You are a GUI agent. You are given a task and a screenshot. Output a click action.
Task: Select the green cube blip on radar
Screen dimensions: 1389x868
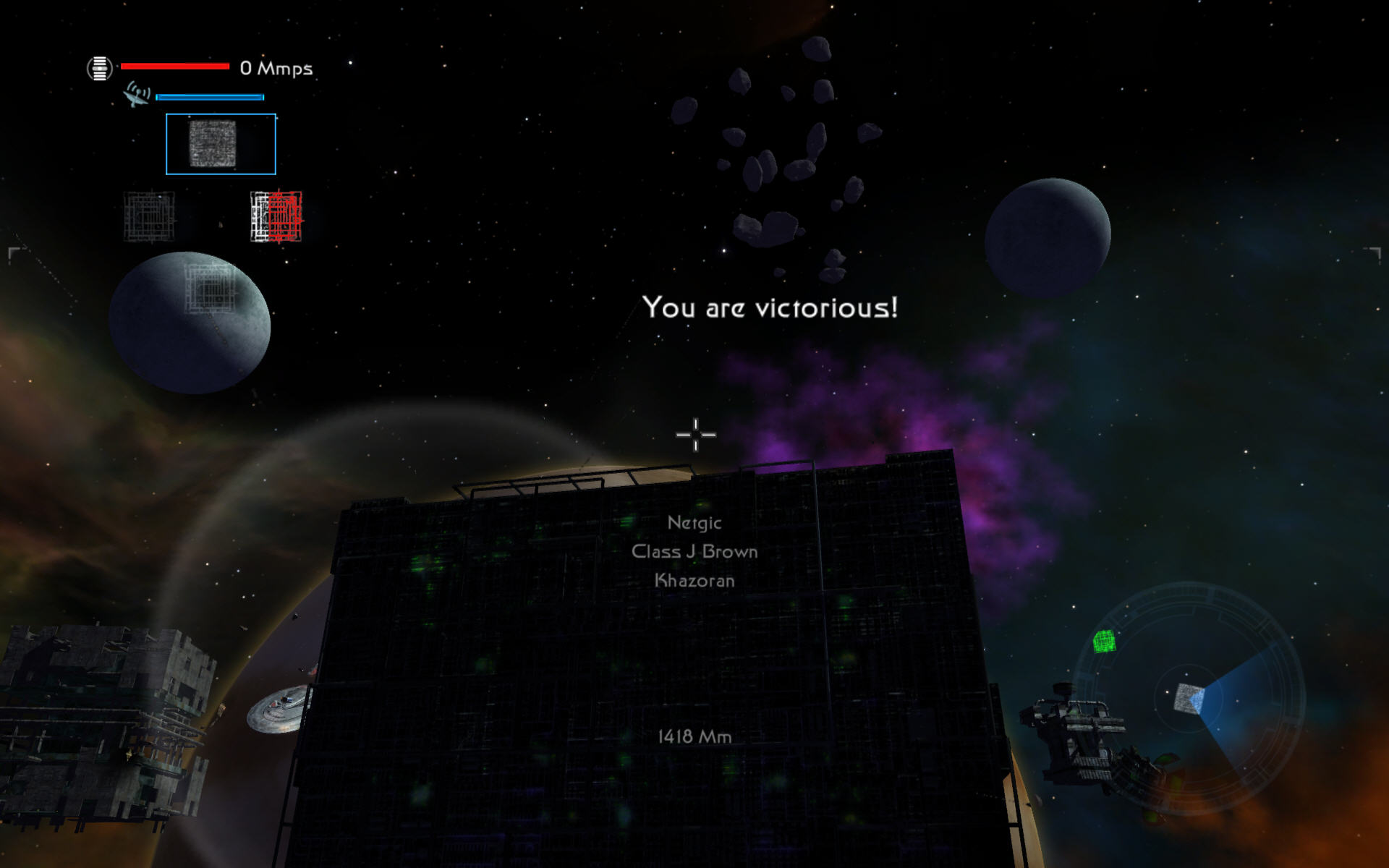coord(1104,641)
